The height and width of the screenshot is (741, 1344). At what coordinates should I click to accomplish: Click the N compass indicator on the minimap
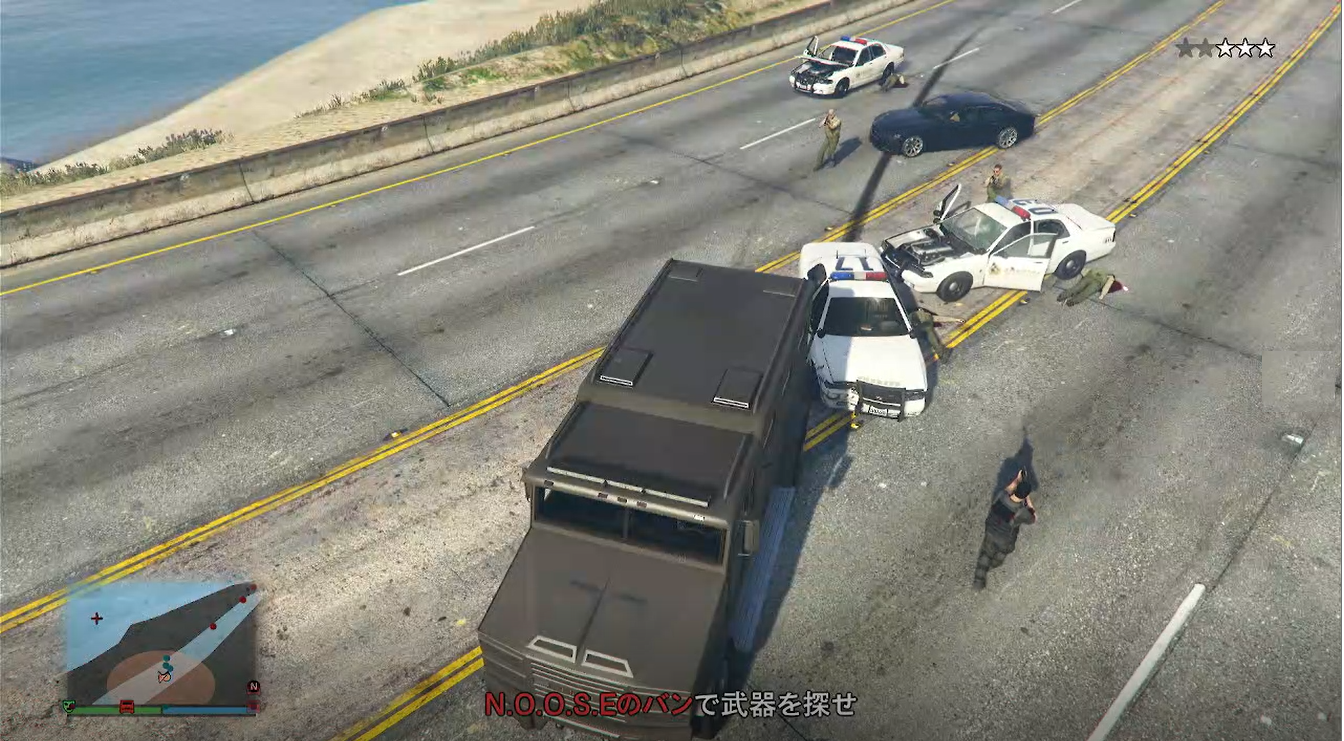click(x=254, y=686)
